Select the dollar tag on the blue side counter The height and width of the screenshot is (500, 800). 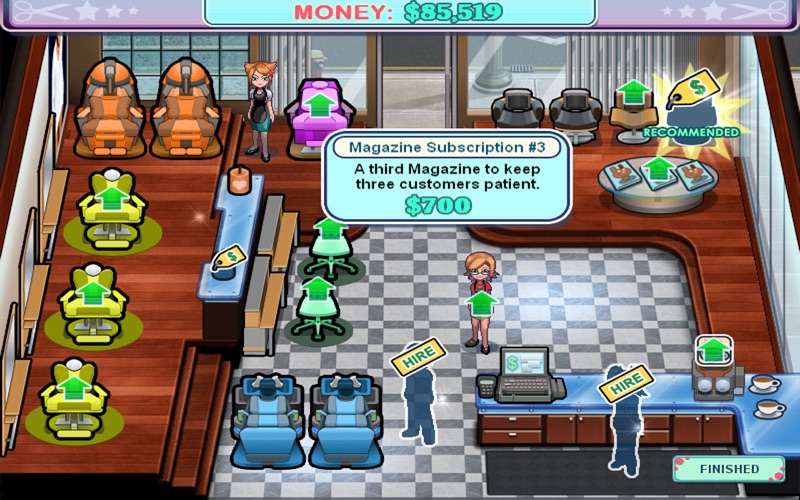[x=227, y=259]
